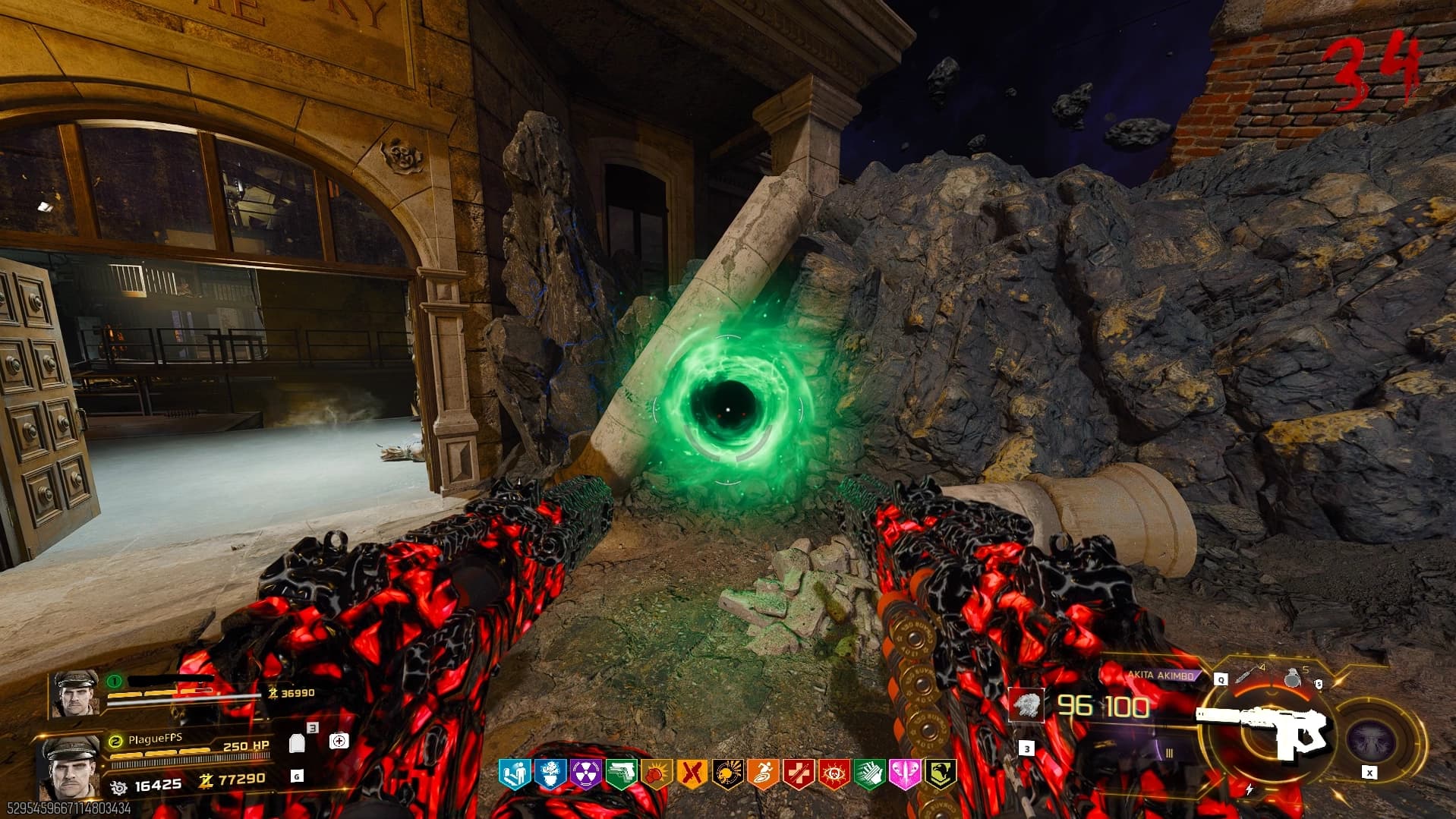Select the green glove perk icon
The image size is (1456, 819).
(x=869, y=773)
